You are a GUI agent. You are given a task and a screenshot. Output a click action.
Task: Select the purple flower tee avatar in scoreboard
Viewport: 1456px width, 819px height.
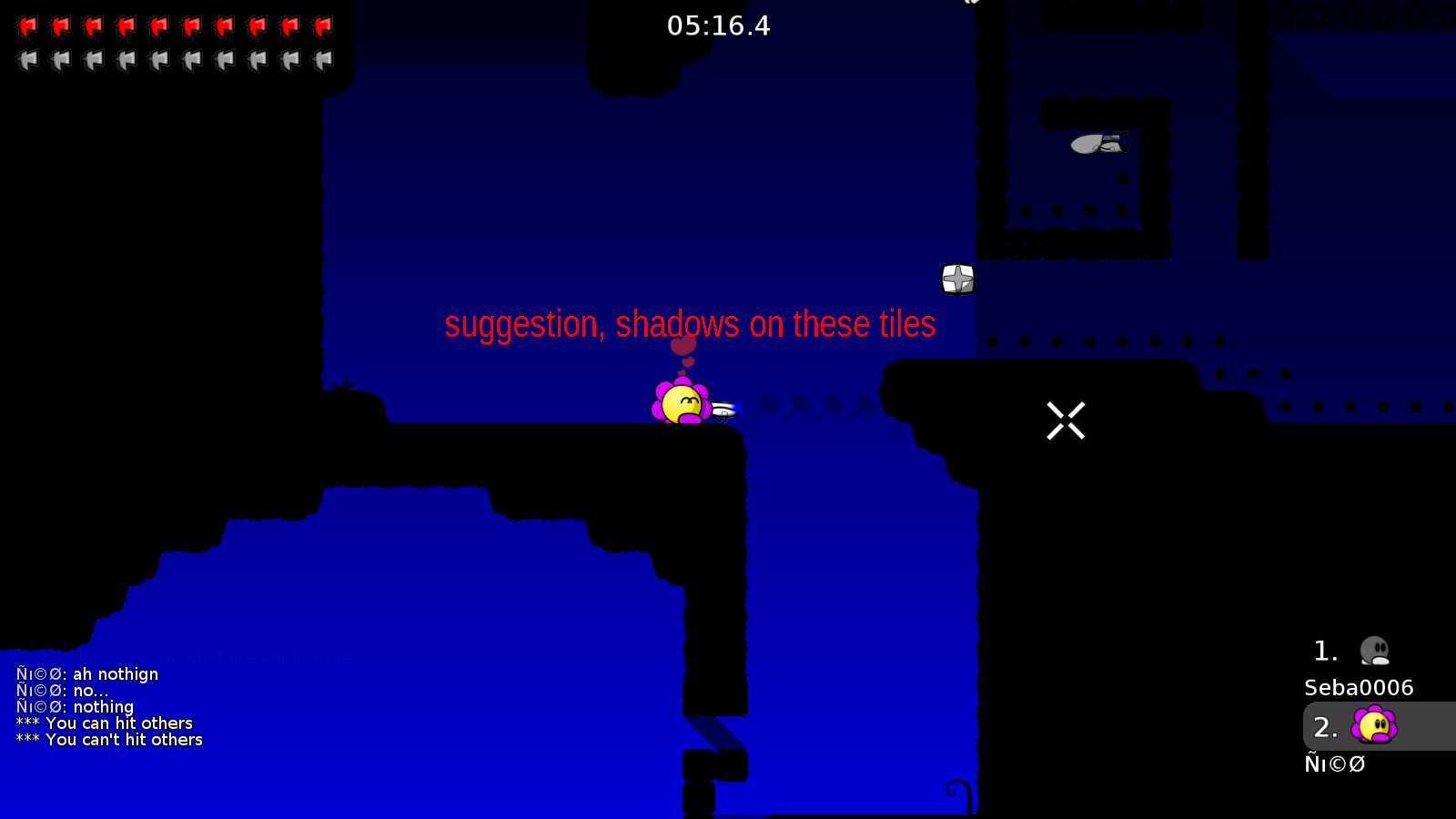click(x=1374, y=726)
